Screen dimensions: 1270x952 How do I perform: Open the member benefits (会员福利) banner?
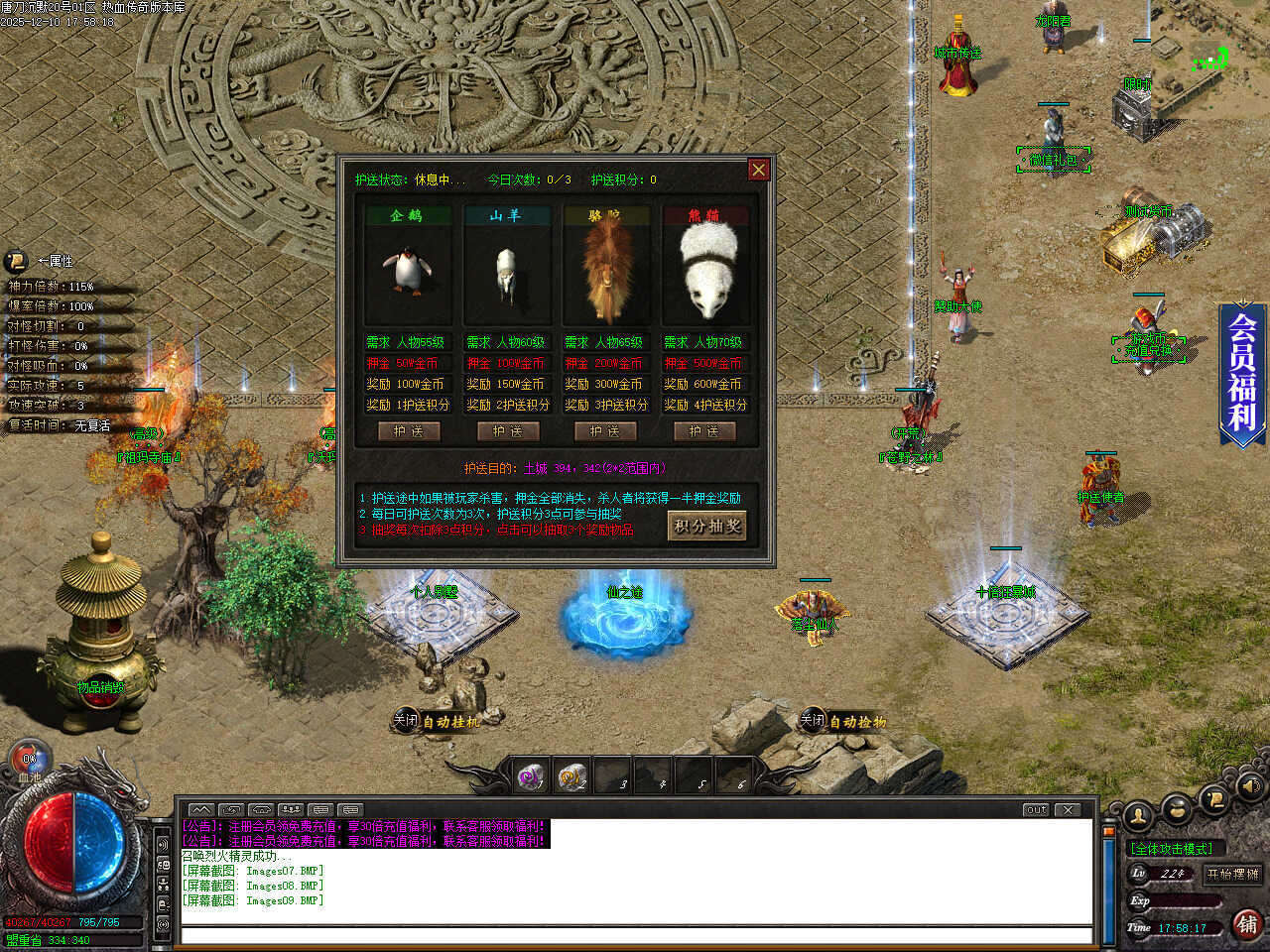tap(1243, 372)
